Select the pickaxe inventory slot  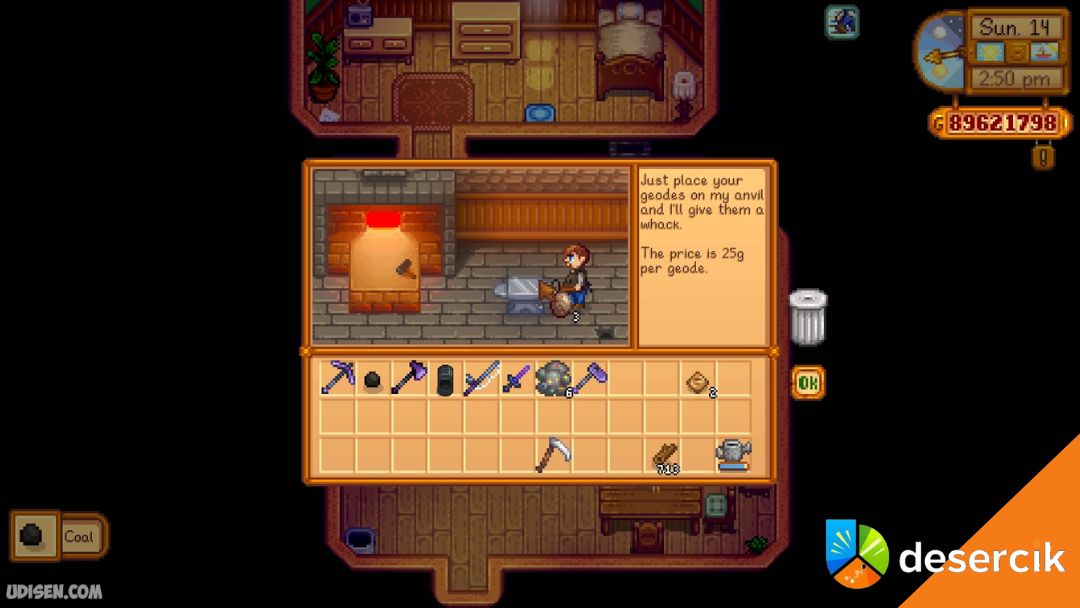click(x=337, y=379)
